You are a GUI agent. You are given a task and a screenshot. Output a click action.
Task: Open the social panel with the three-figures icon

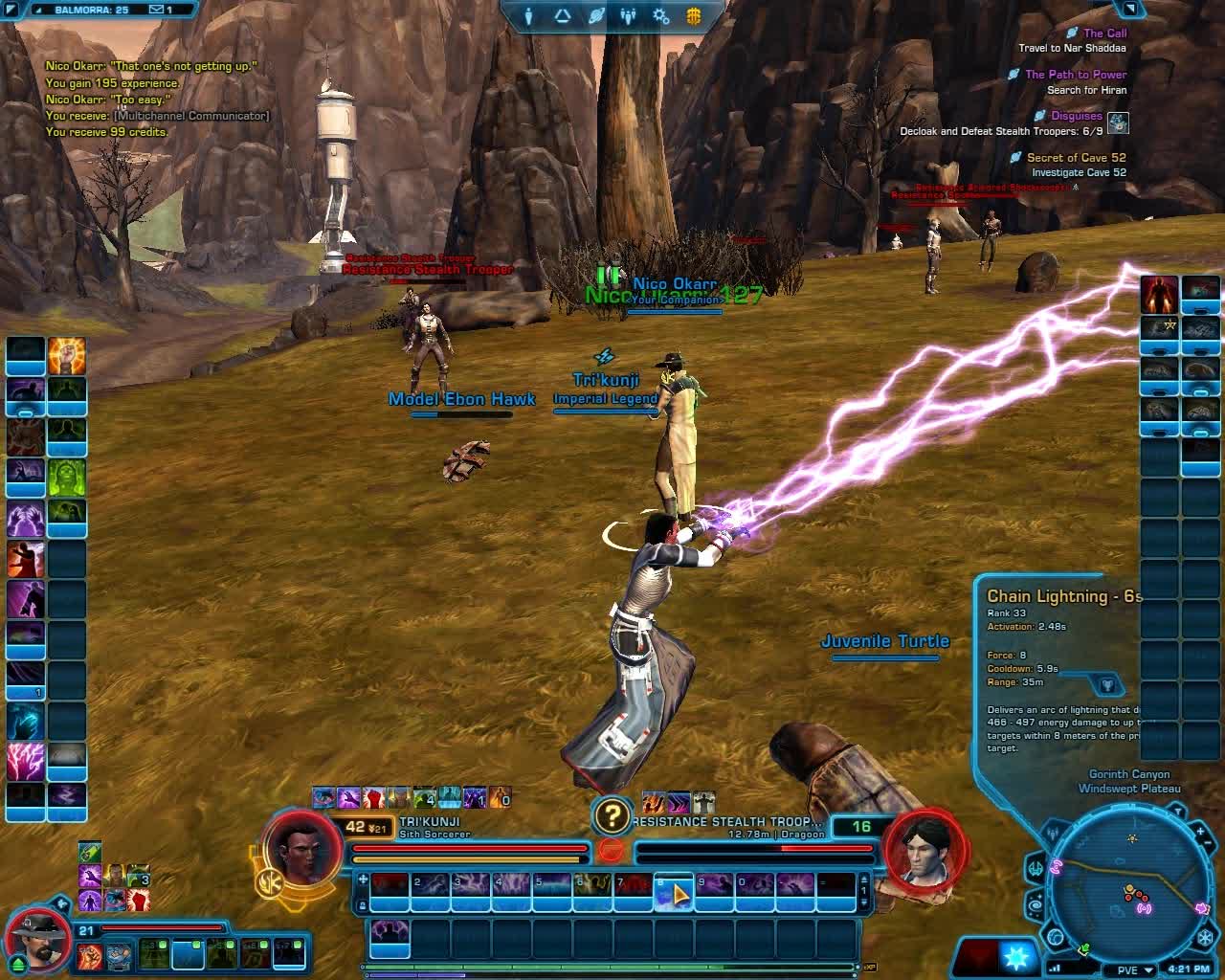point(628,16)
